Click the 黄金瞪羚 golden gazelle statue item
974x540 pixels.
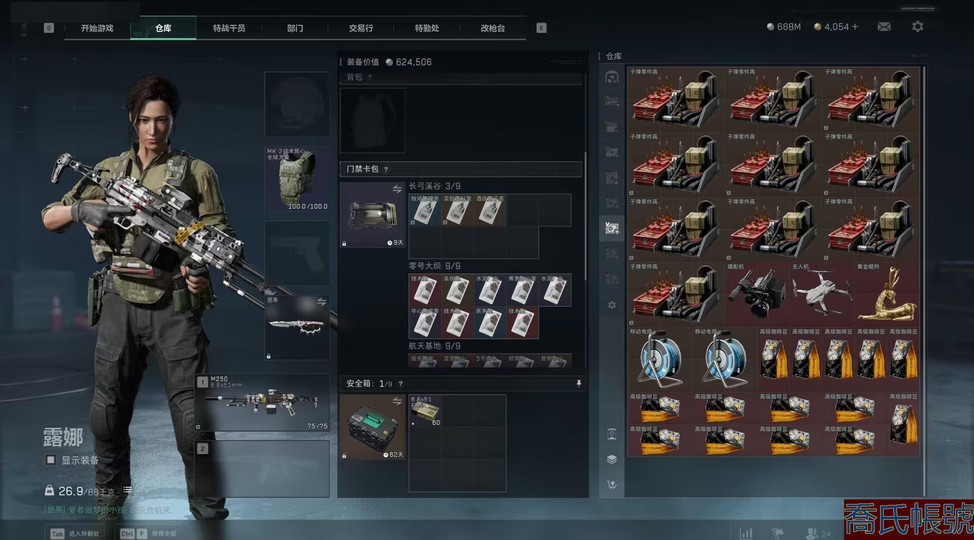click(x=886, y=292)
